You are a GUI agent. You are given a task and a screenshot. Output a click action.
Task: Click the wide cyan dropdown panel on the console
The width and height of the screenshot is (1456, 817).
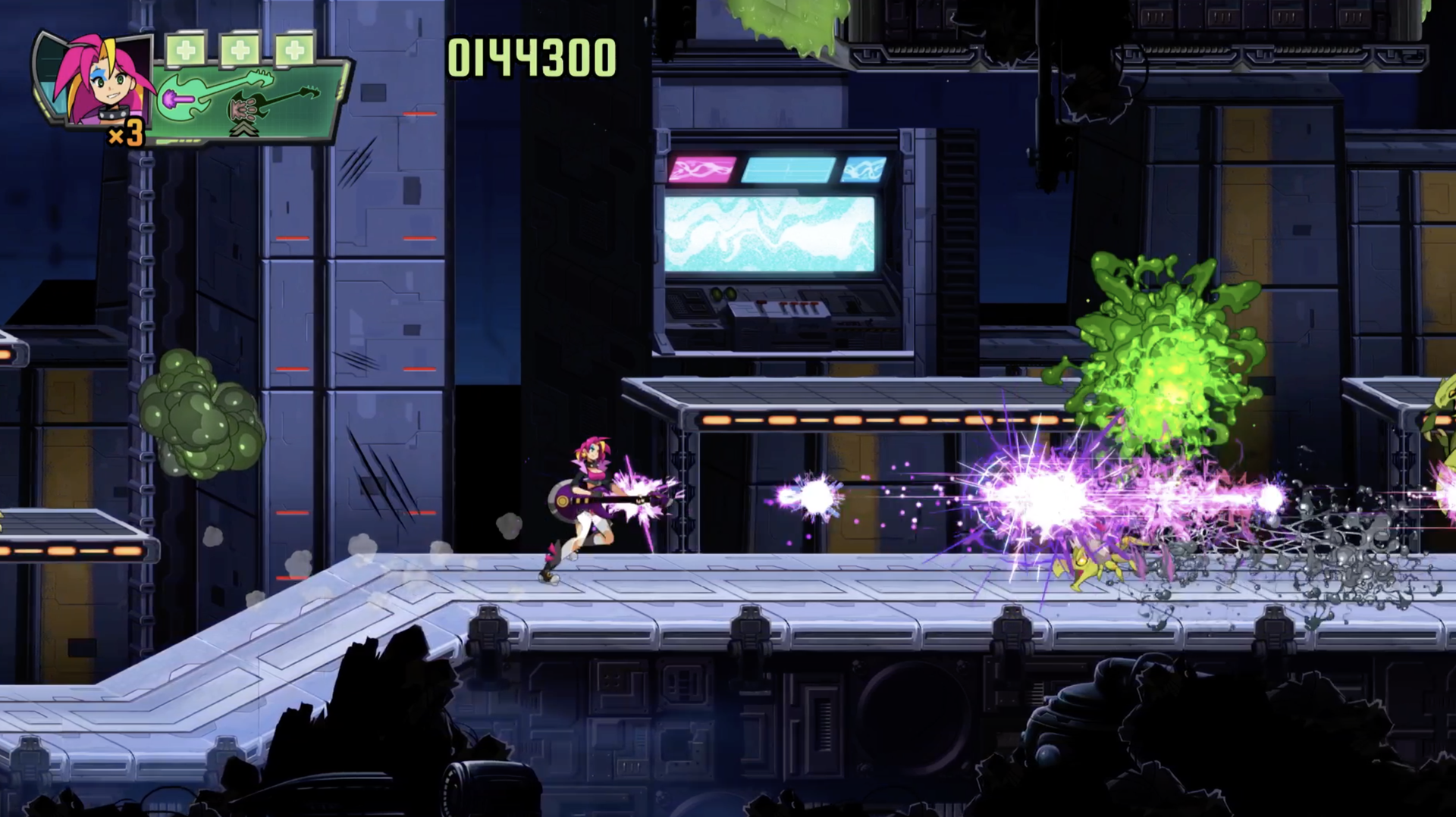[789, 169]
